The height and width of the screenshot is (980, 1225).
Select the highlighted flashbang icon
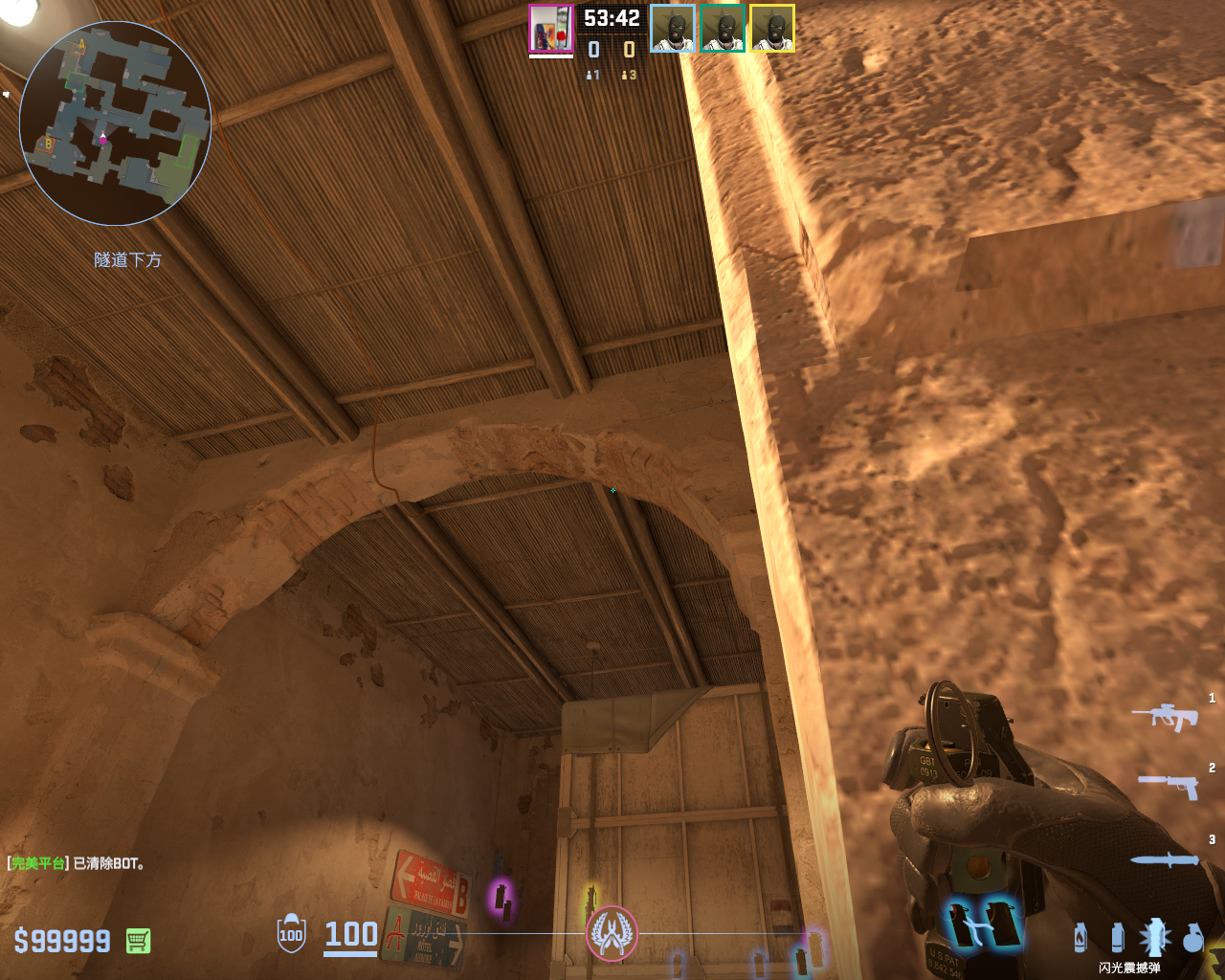pos(1154,937)
